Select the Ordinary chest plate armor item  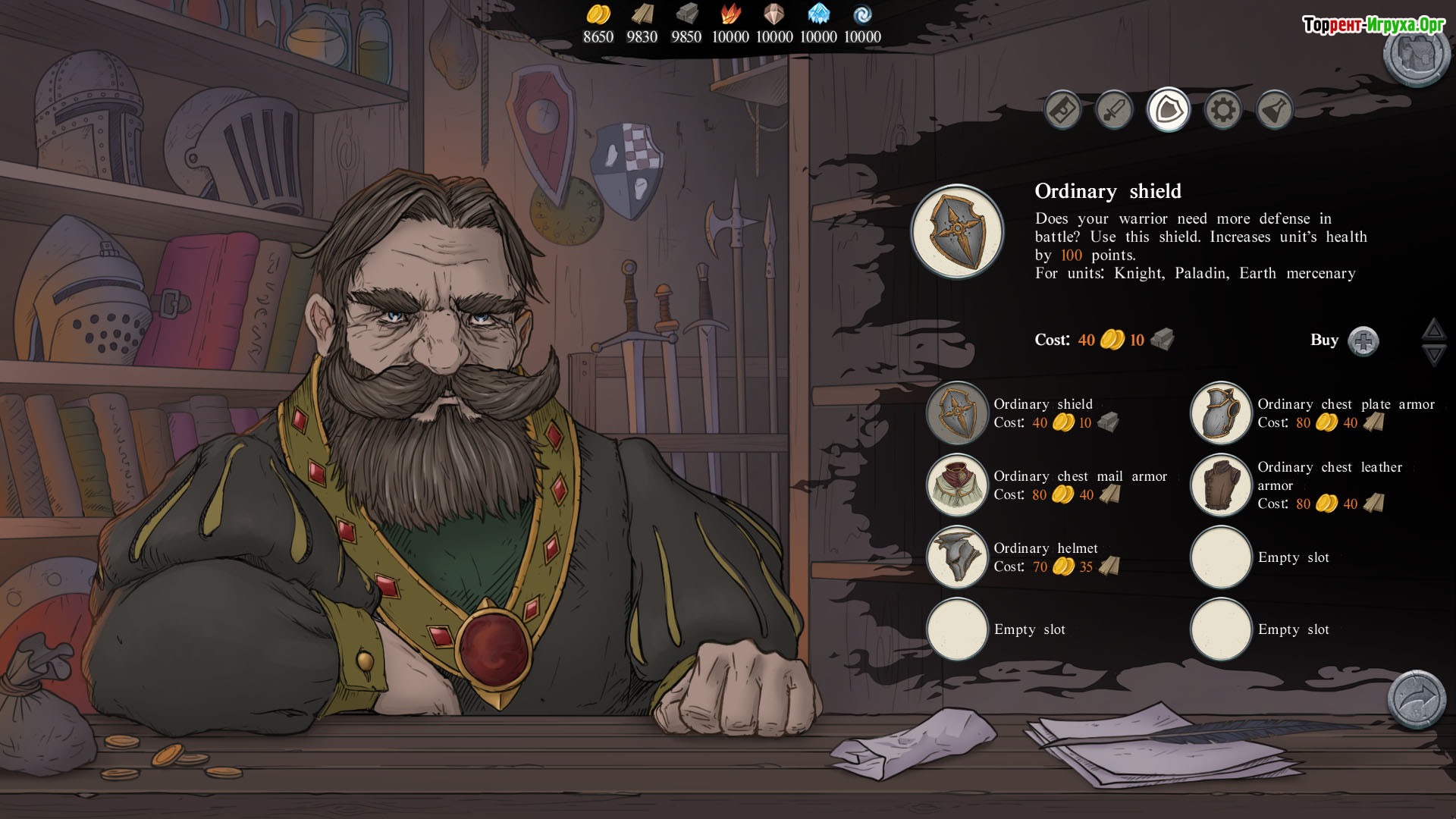(1221, 413)
